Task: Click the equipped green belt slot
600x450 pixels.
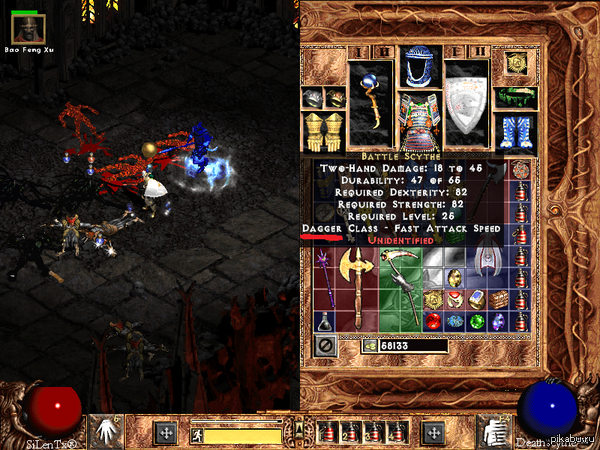Action: tap(515, 97)
